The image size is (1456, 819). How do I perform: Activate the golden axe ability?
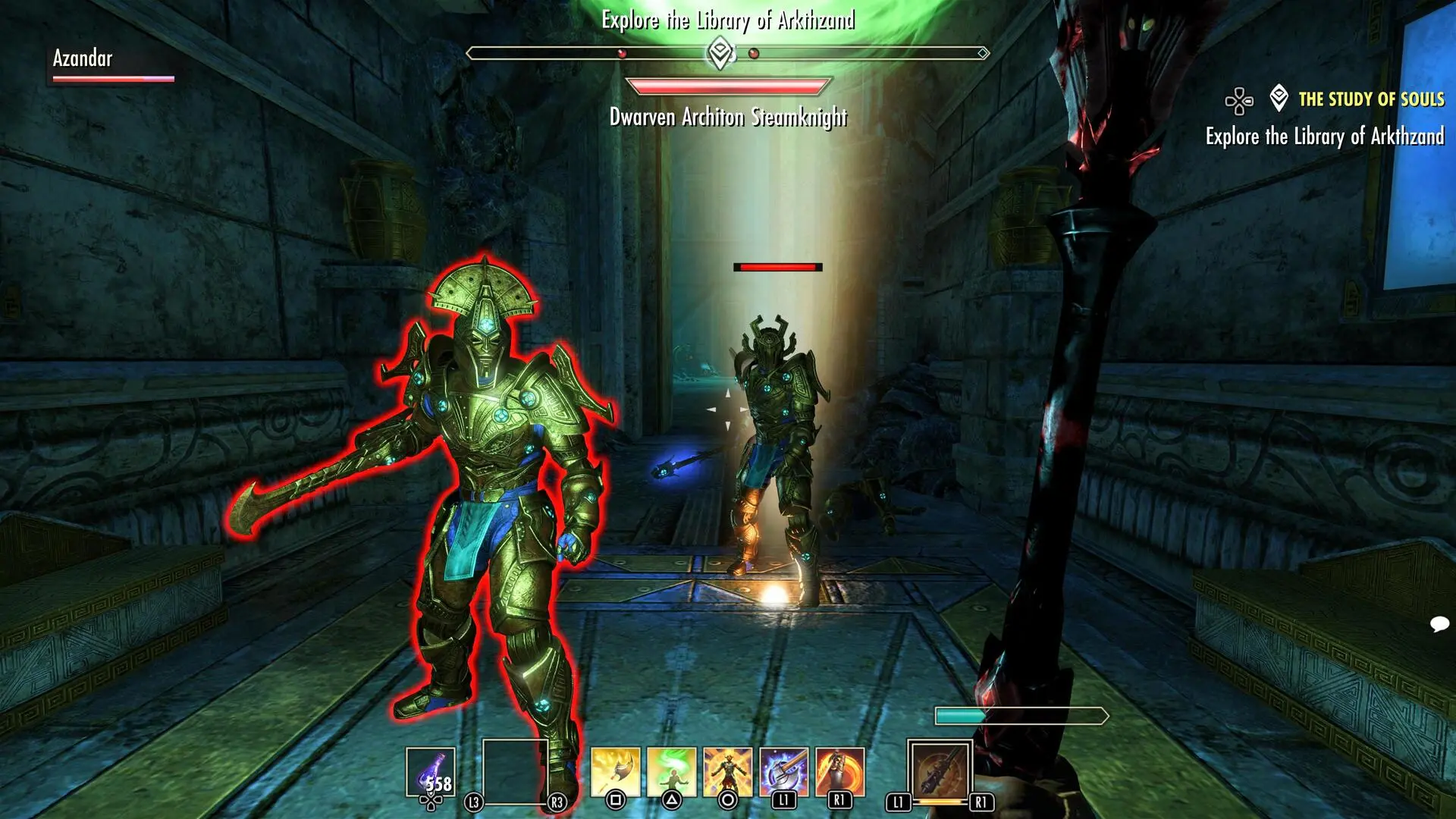click(615, 772)
